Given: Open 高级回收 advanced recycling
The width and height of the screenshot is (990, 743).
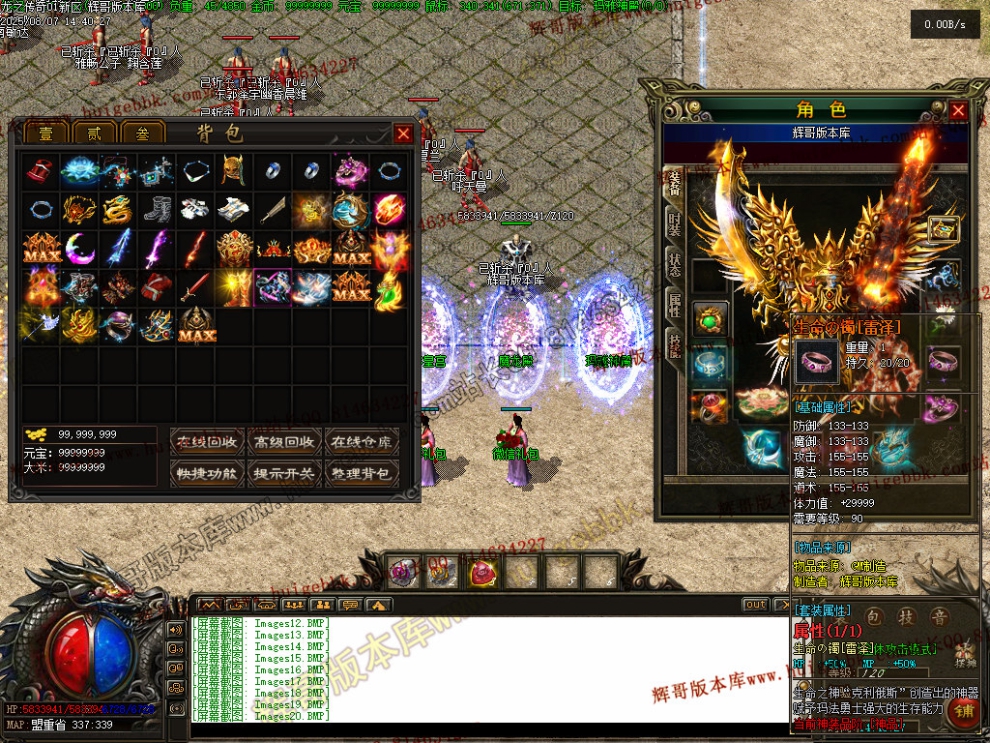Looking at the screenshot, I should 285,442.
